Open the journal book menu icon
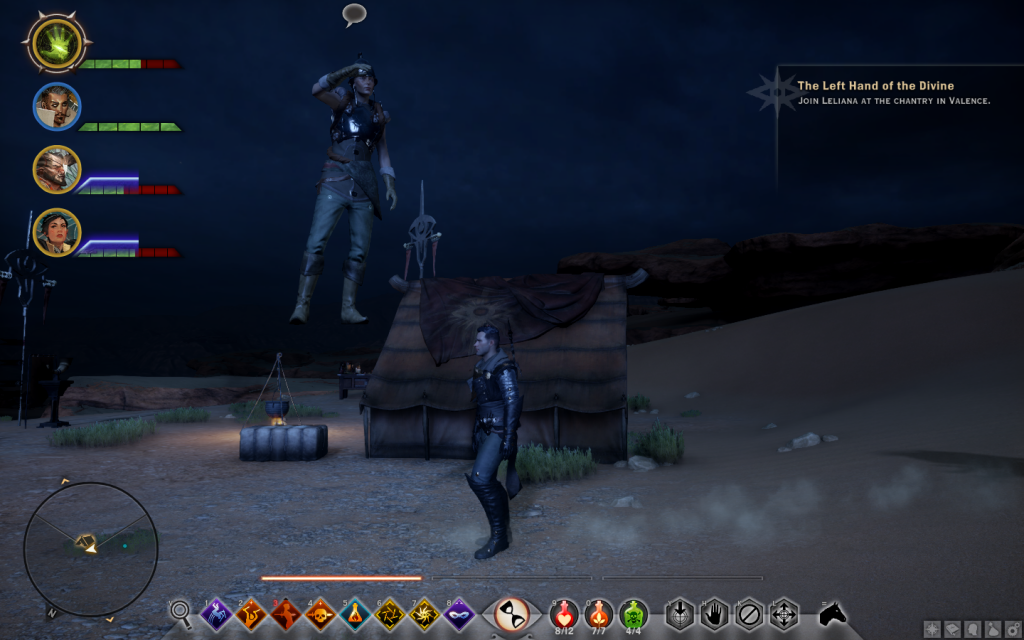The width and height of the screenshot is (1024, 640). pyautogui.click(x=952, y=629)
